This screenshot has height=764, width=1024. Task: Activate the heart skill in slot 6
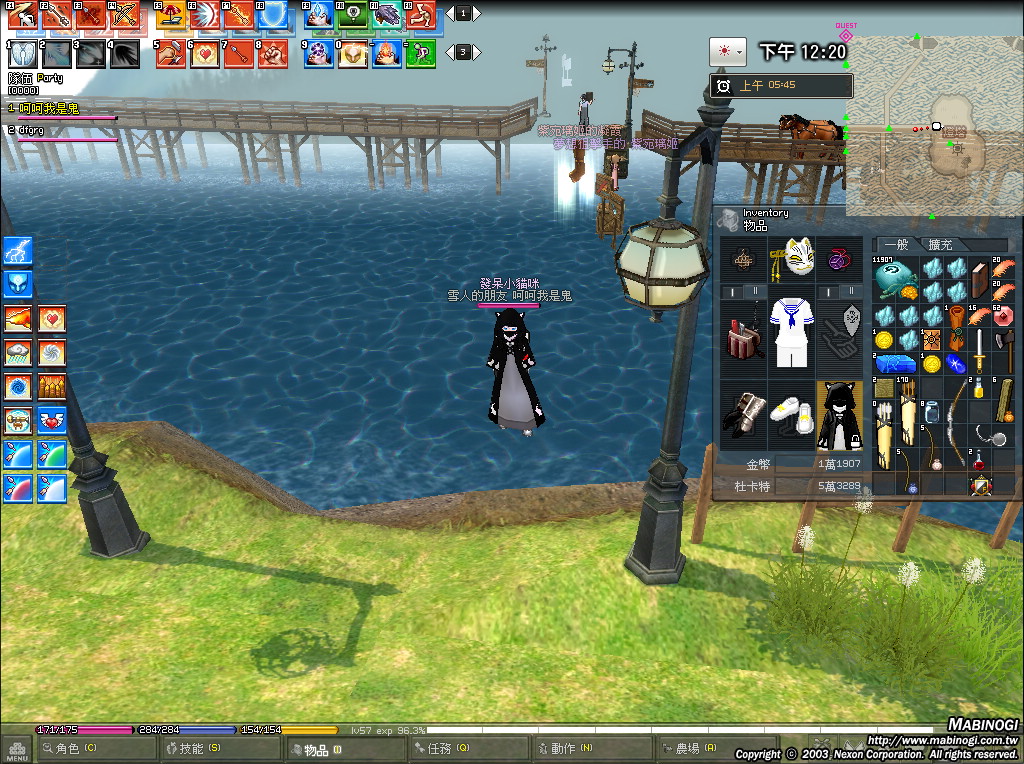coord(205,53)
